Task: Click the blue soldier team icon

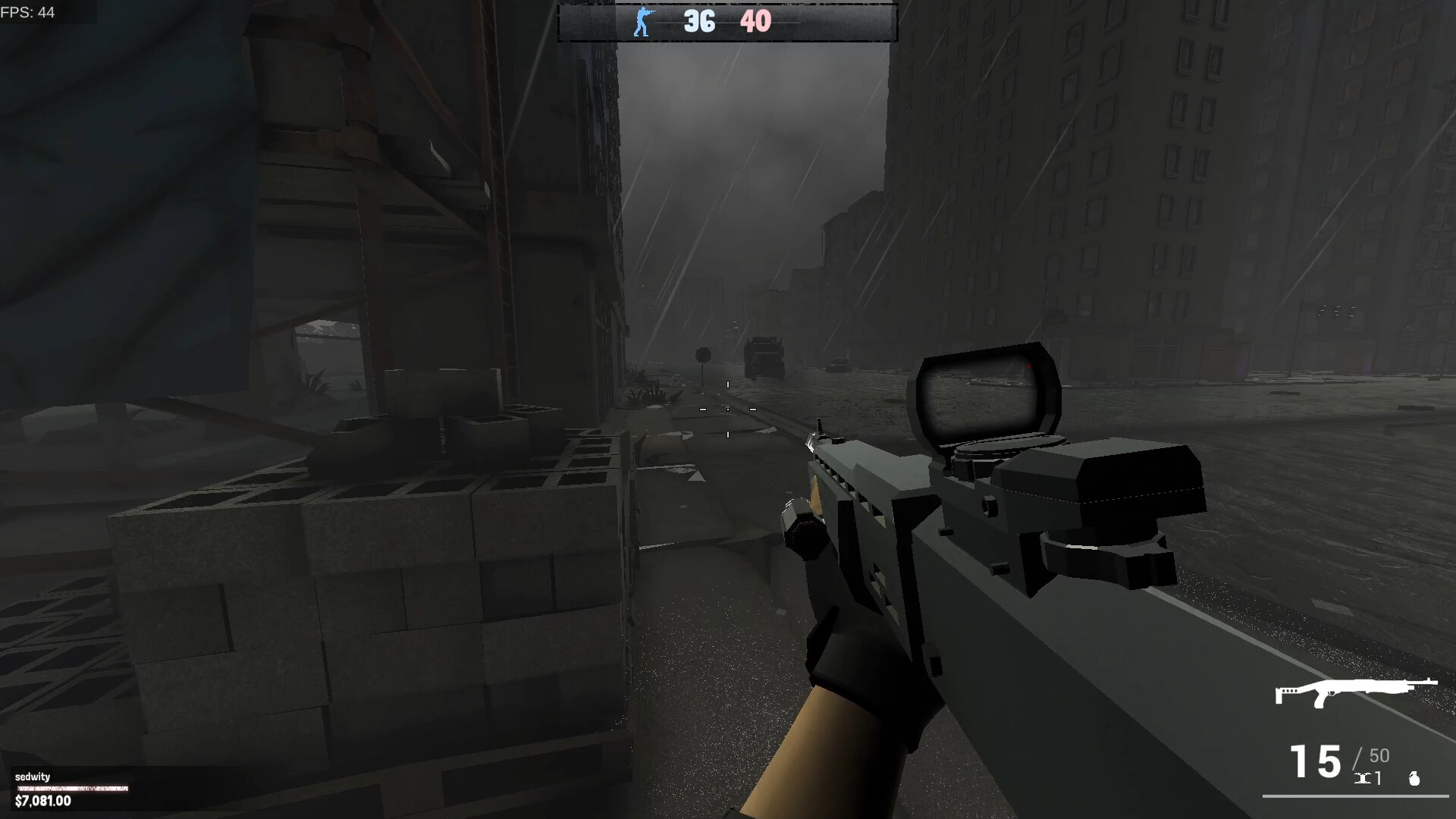Action: coord(642,22)
